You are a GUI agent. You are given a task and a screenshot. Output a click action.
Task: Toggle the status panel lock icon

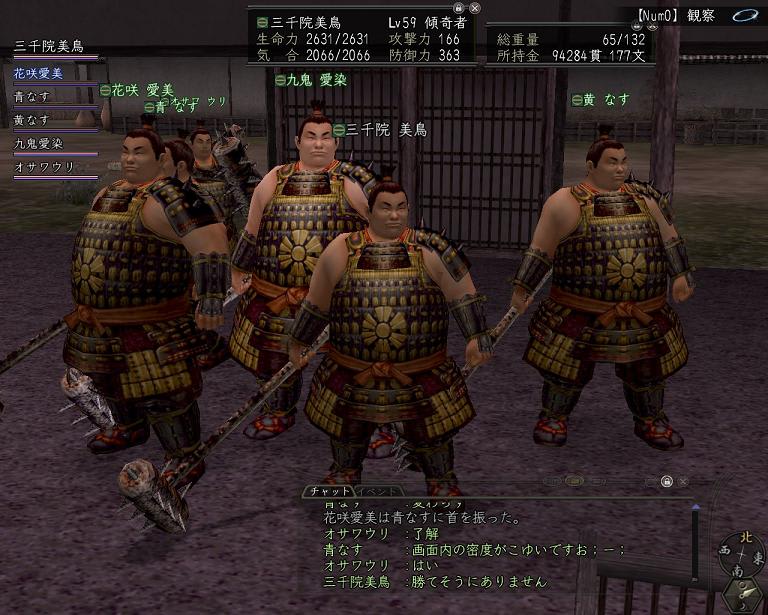pyautogui.click(x=459, y=7)
